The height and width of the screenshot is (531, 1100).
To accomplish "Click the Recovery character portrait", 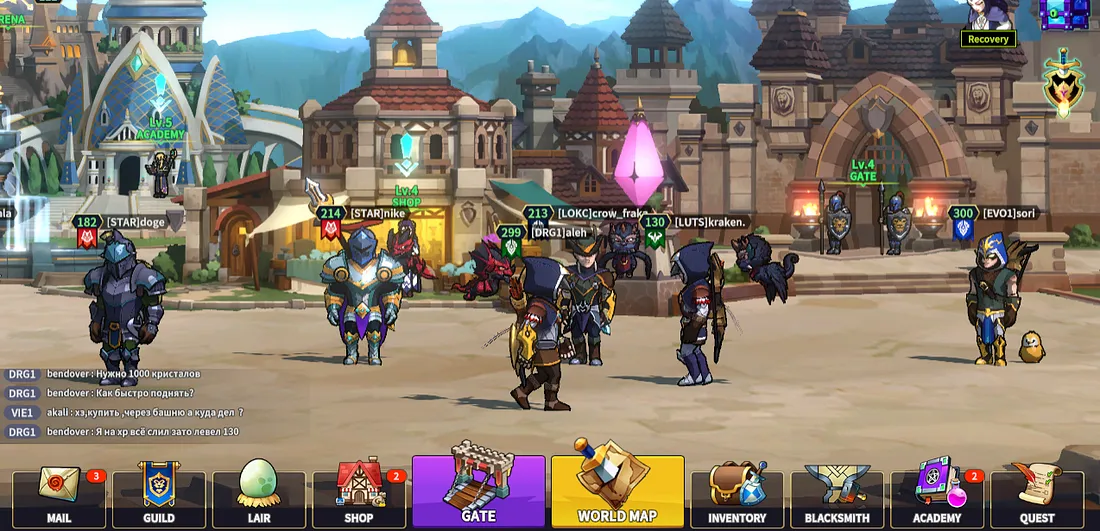I will [x=988, y=17].
